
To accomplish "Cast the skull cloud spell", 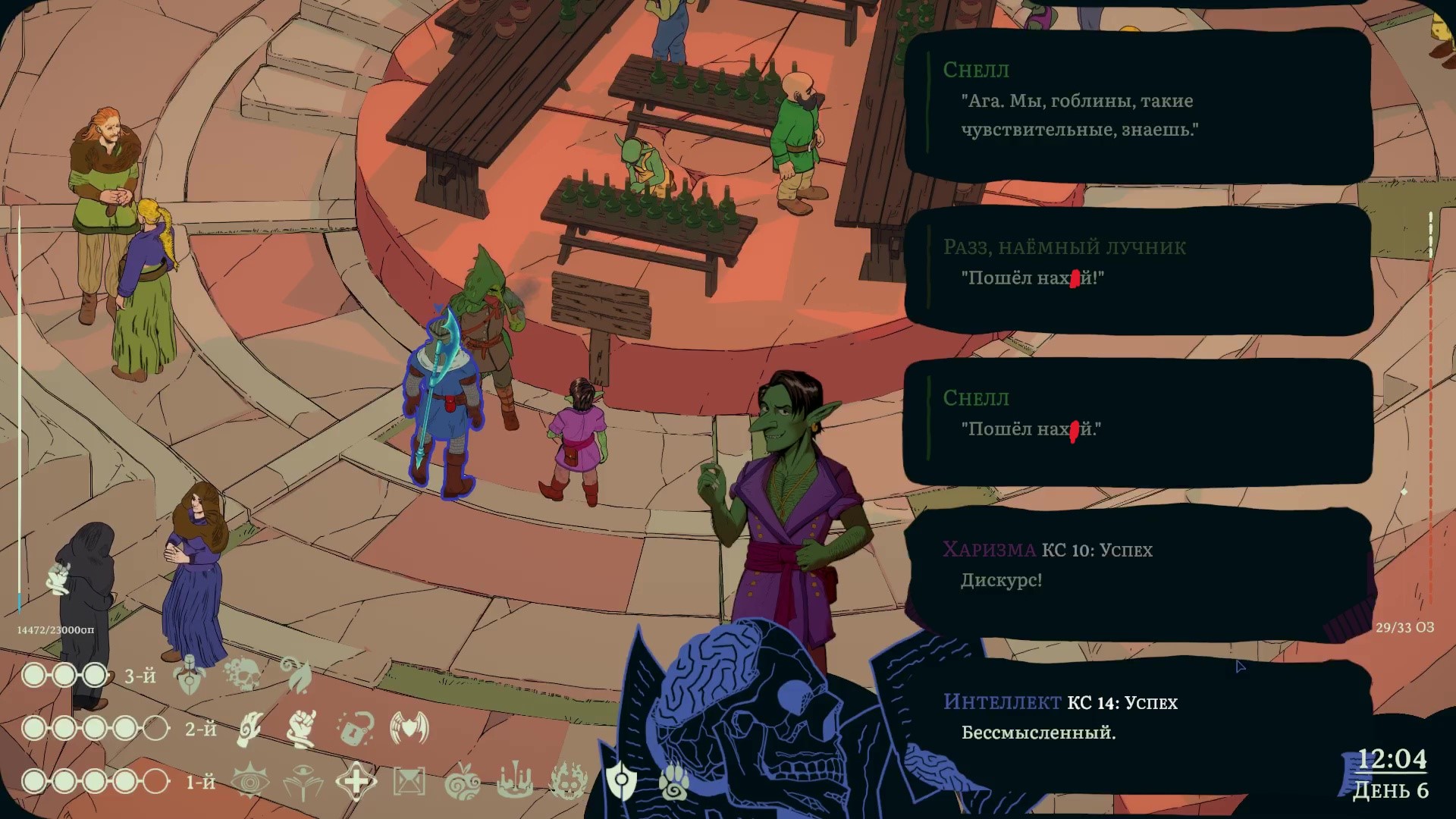I will point(242,674).
